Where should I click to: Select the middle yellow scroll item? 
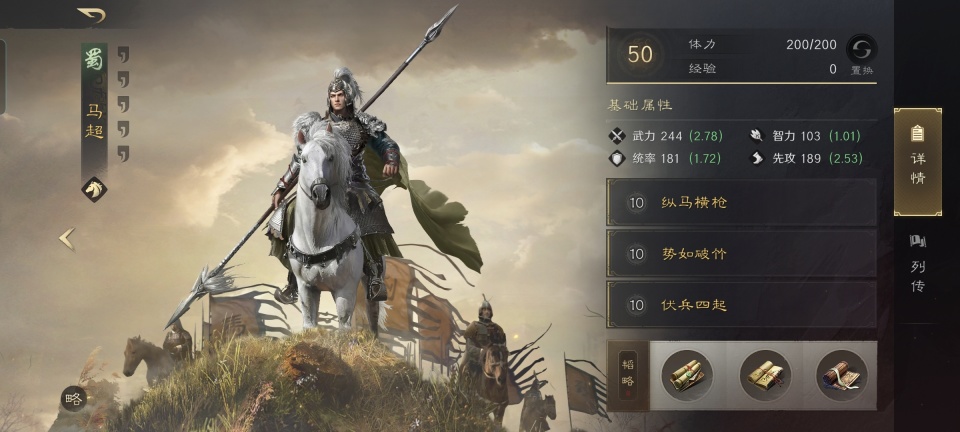click(765, 376)
